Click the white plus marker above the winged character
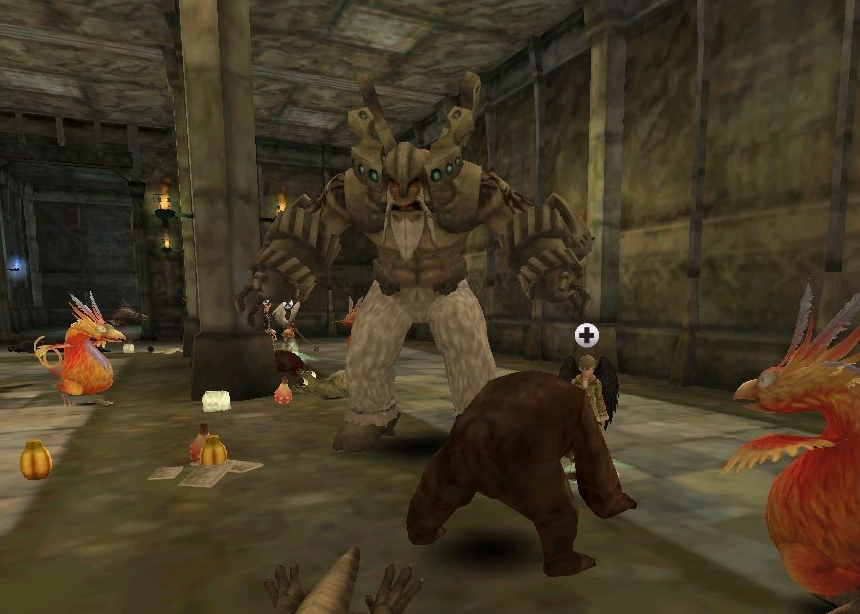This screenshot has width=860, height=614. click(587, 335)
